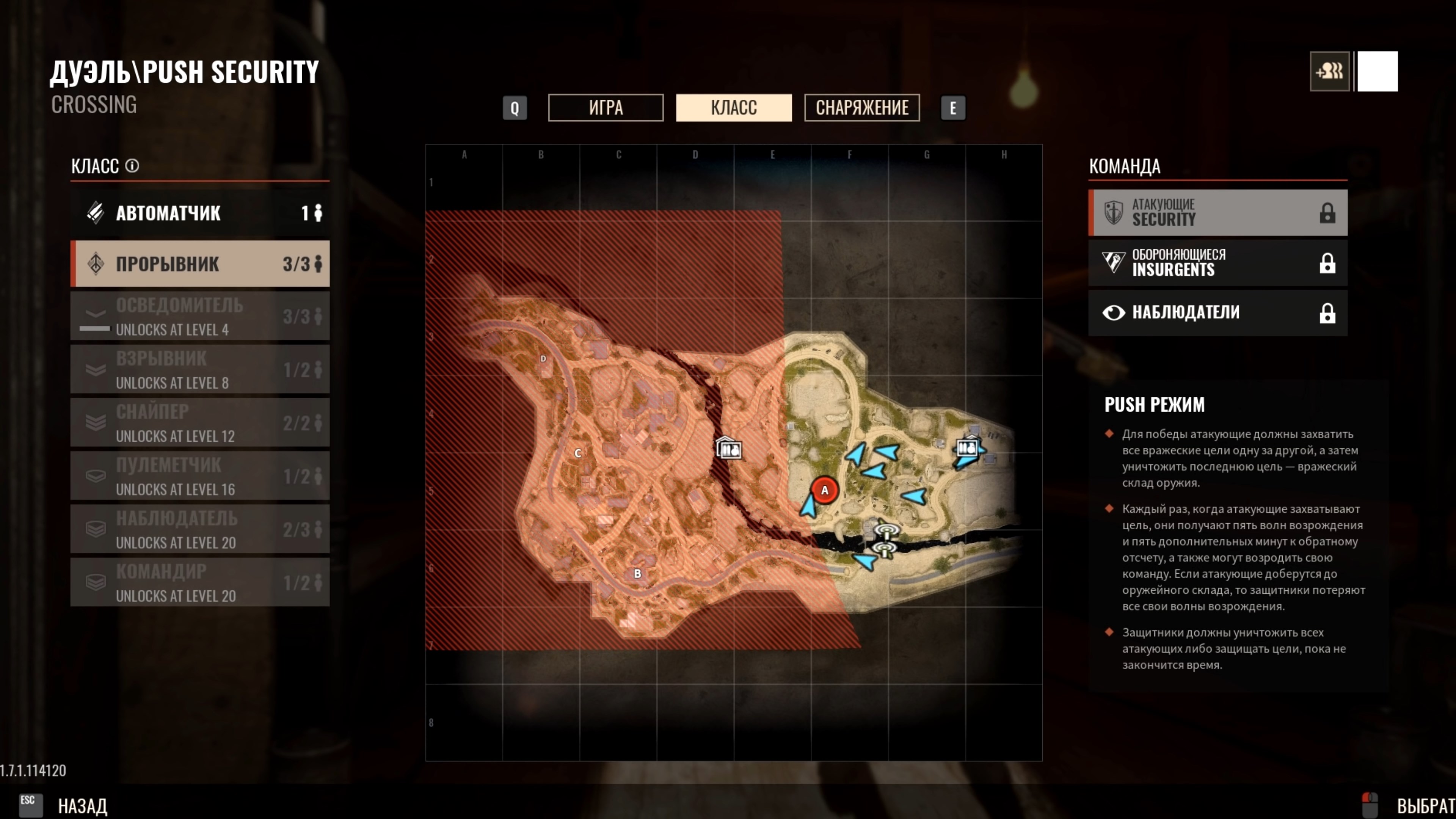Choose the ПРОРЫВНИК class

click(199, 264)
